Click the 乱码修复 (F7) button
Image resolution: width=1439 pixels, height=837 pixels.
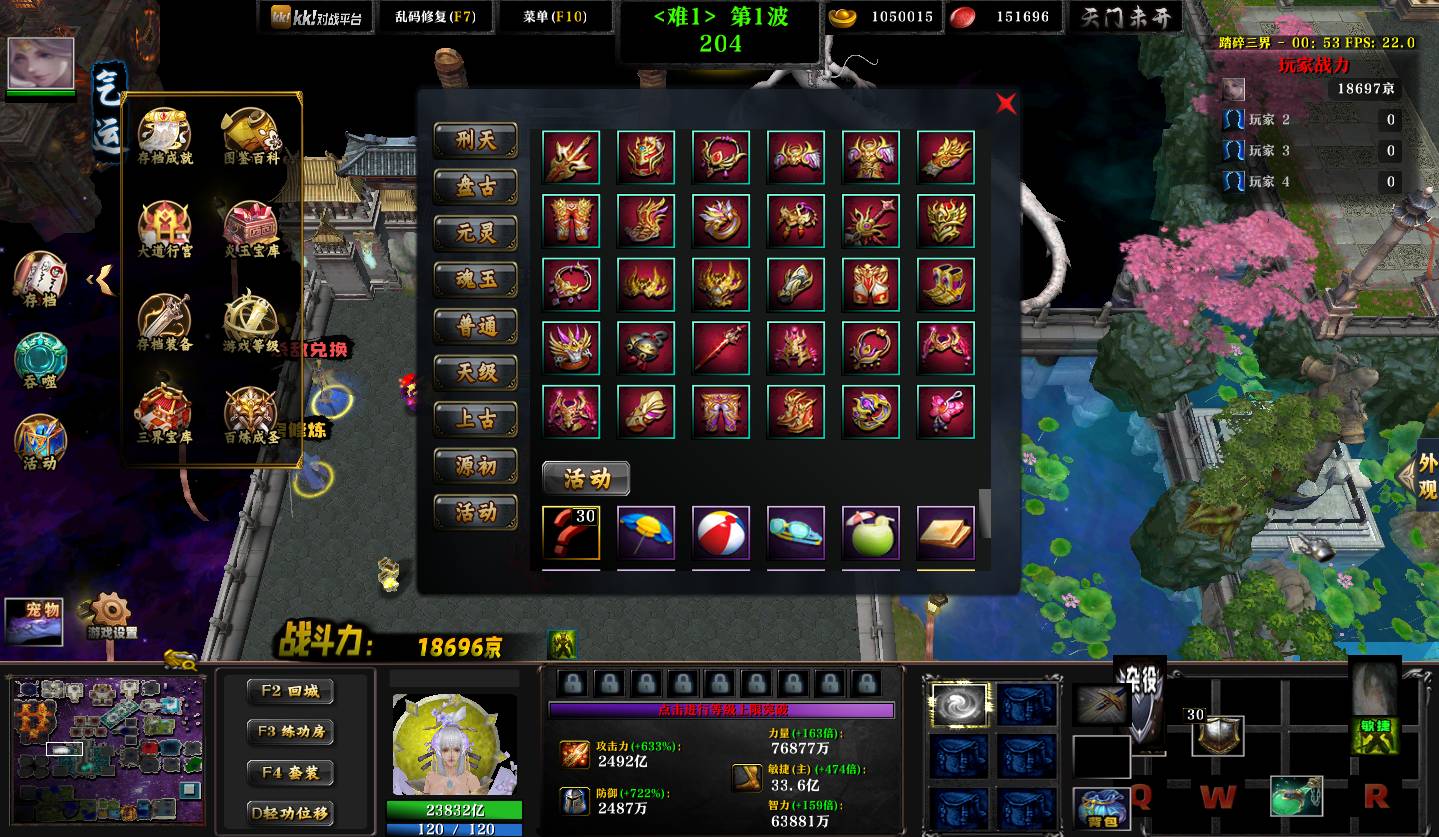(436, 17)
